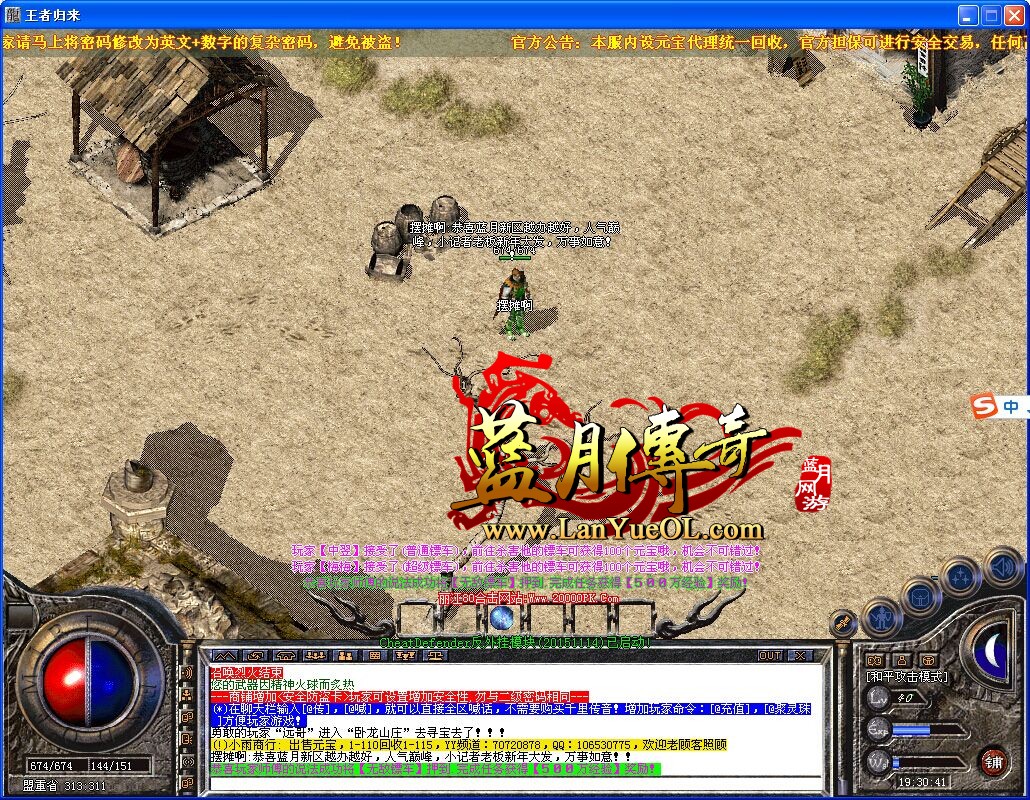Click the small orange crossed-tools icon
The height and width of the screenshot is (800, 1030).
point(843,624)
